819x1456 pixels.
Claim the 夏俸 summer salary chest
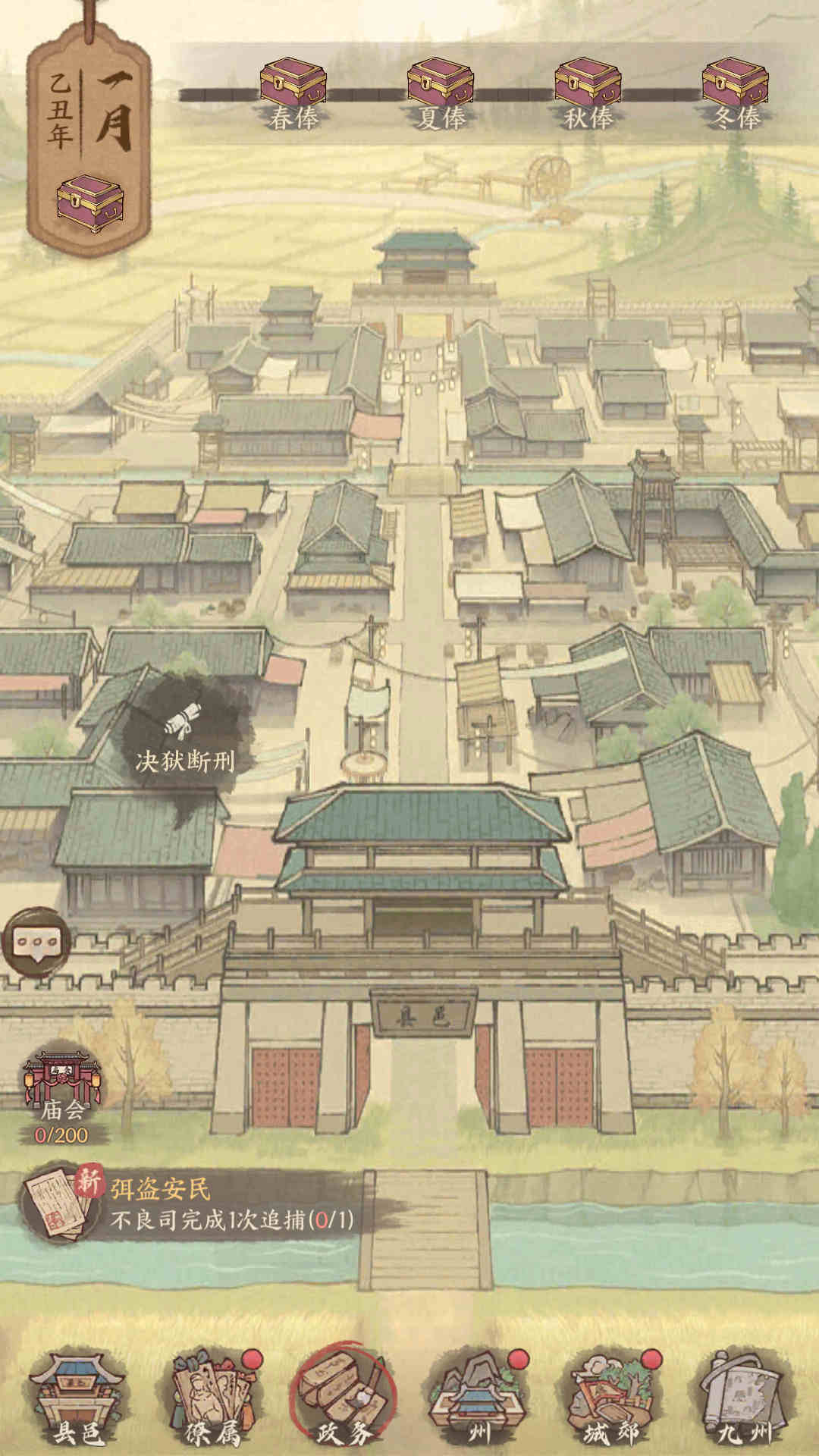(x=441, y=85)
